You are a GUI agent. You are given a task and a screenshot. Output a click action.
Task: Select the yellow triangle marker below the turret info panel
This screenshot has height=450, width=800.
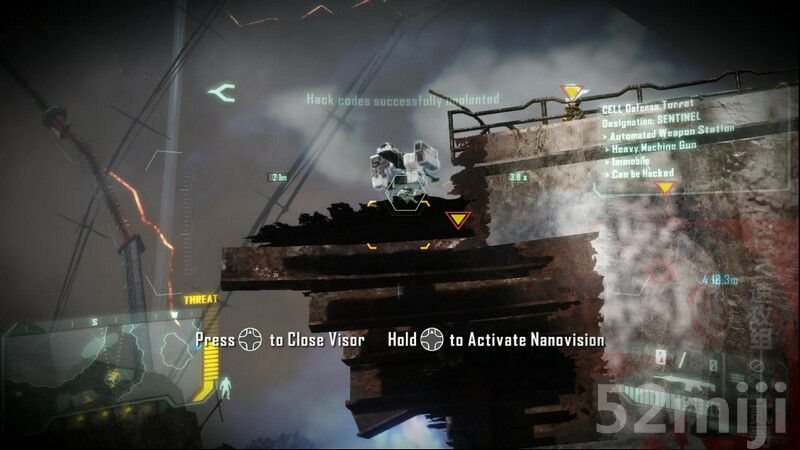(665, 188)
